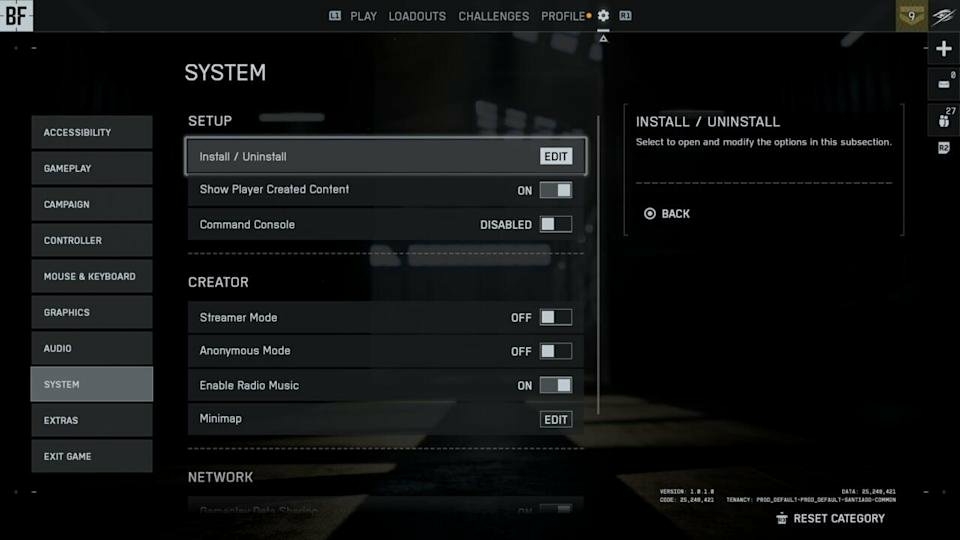Open the Loadouts tab
The width and height of the screenshot is (960, 540).
(x=417, y=16)
